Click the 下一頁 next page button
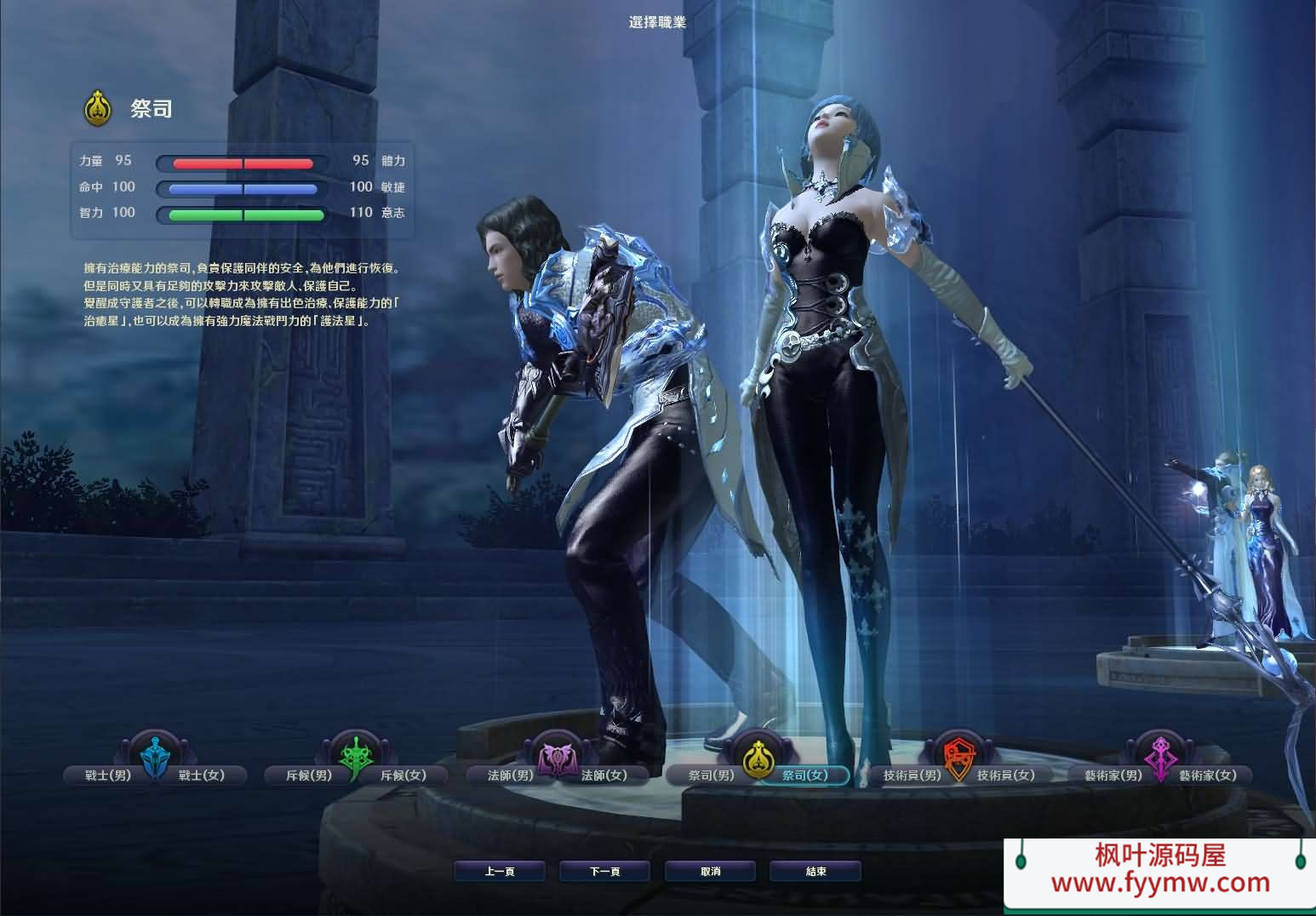 [x=605, y=871]
